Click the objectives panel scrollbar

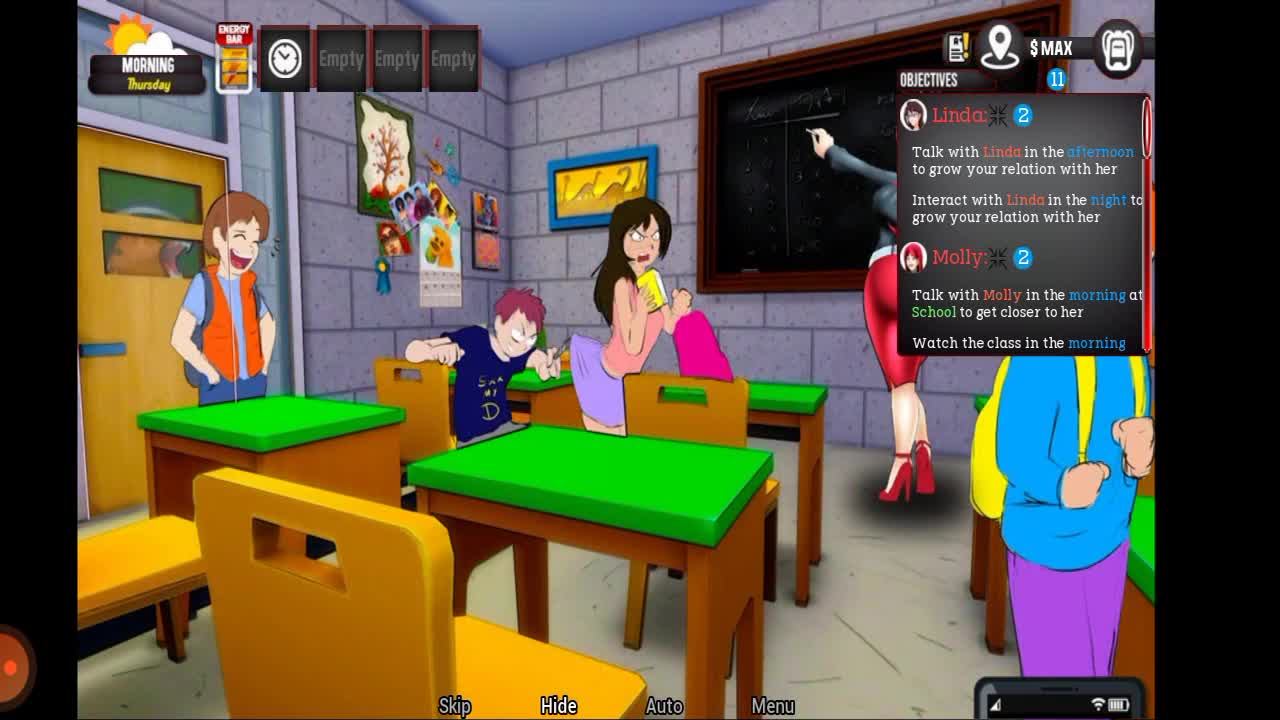[1147, 130]
